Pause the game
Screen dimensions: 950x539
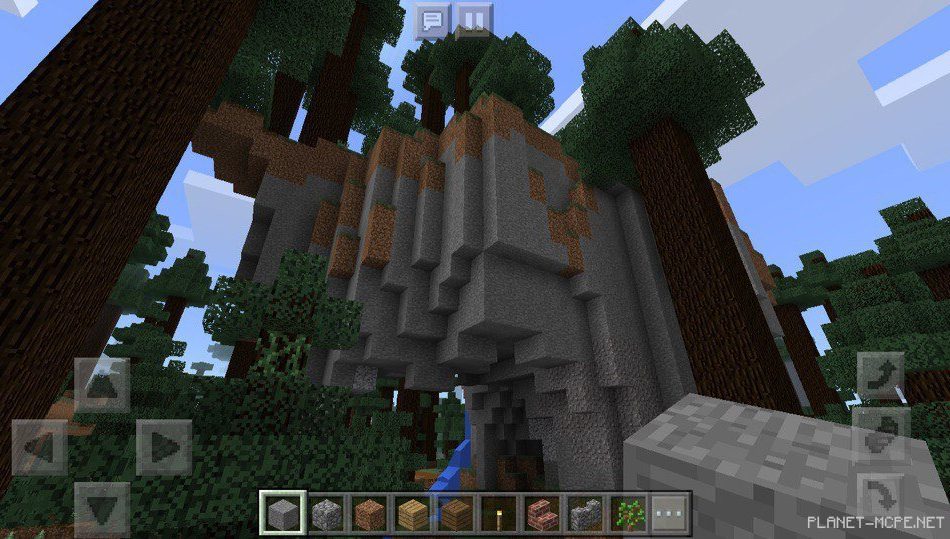click(x=472, y=19)
